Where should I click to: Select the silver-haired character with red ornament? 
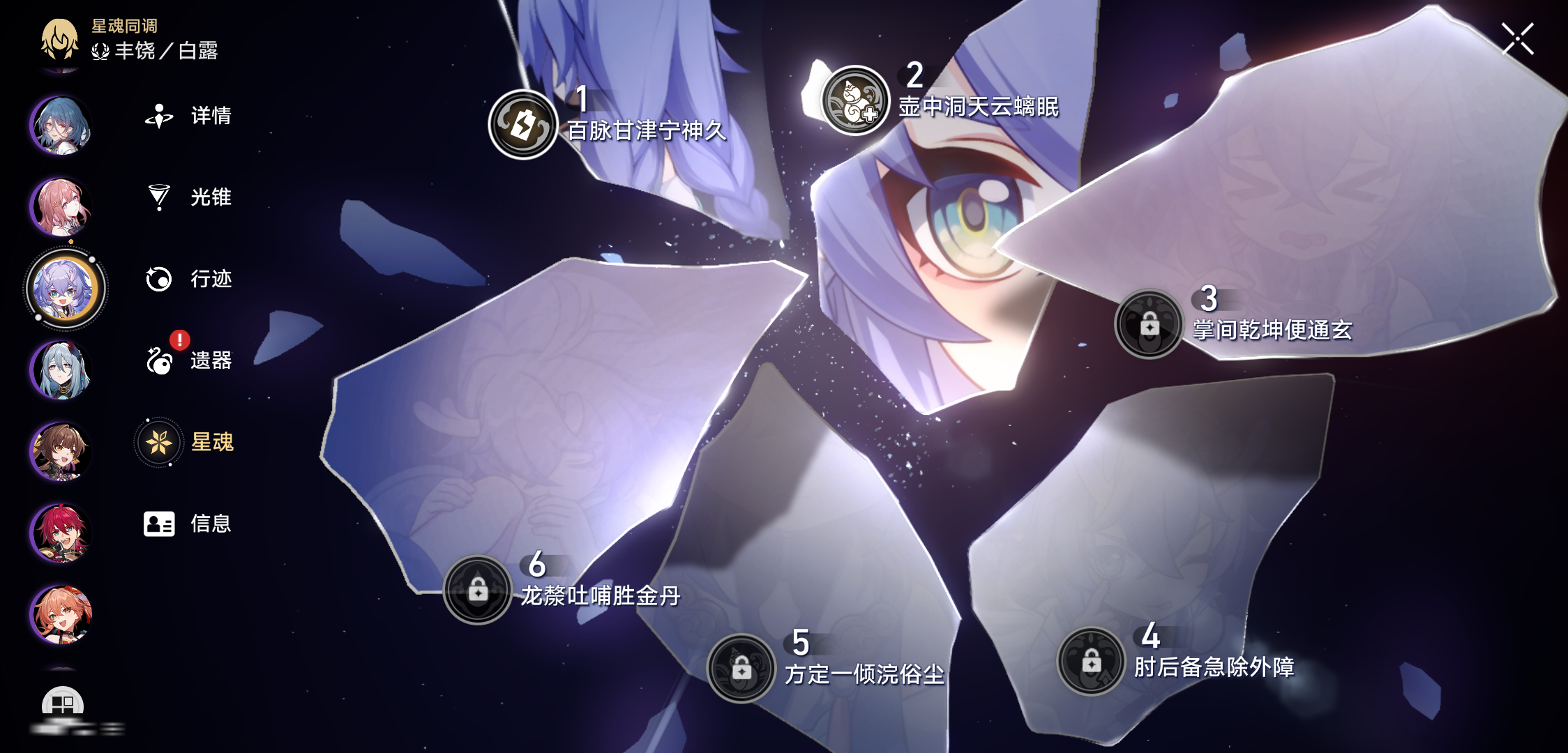tap(61, 370)
